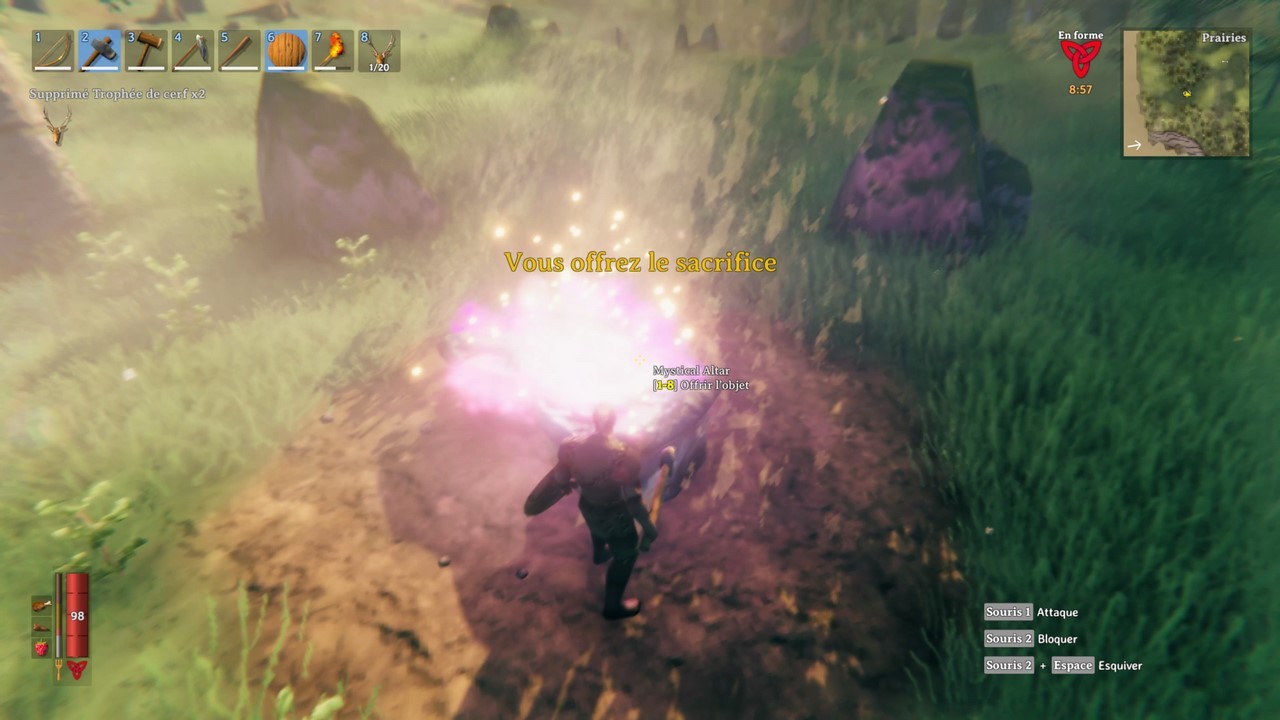Click the player arrow on the minimap
The width and height of the screenshot is (1280, 720).
pyautogui.click(x=1187, y=94)
